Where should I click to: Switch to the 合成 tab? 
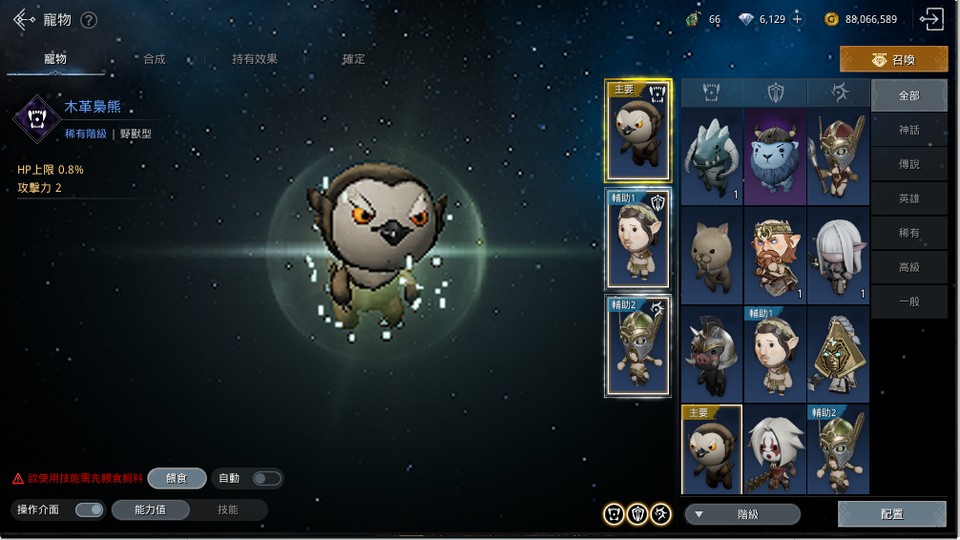pos(154,59)
